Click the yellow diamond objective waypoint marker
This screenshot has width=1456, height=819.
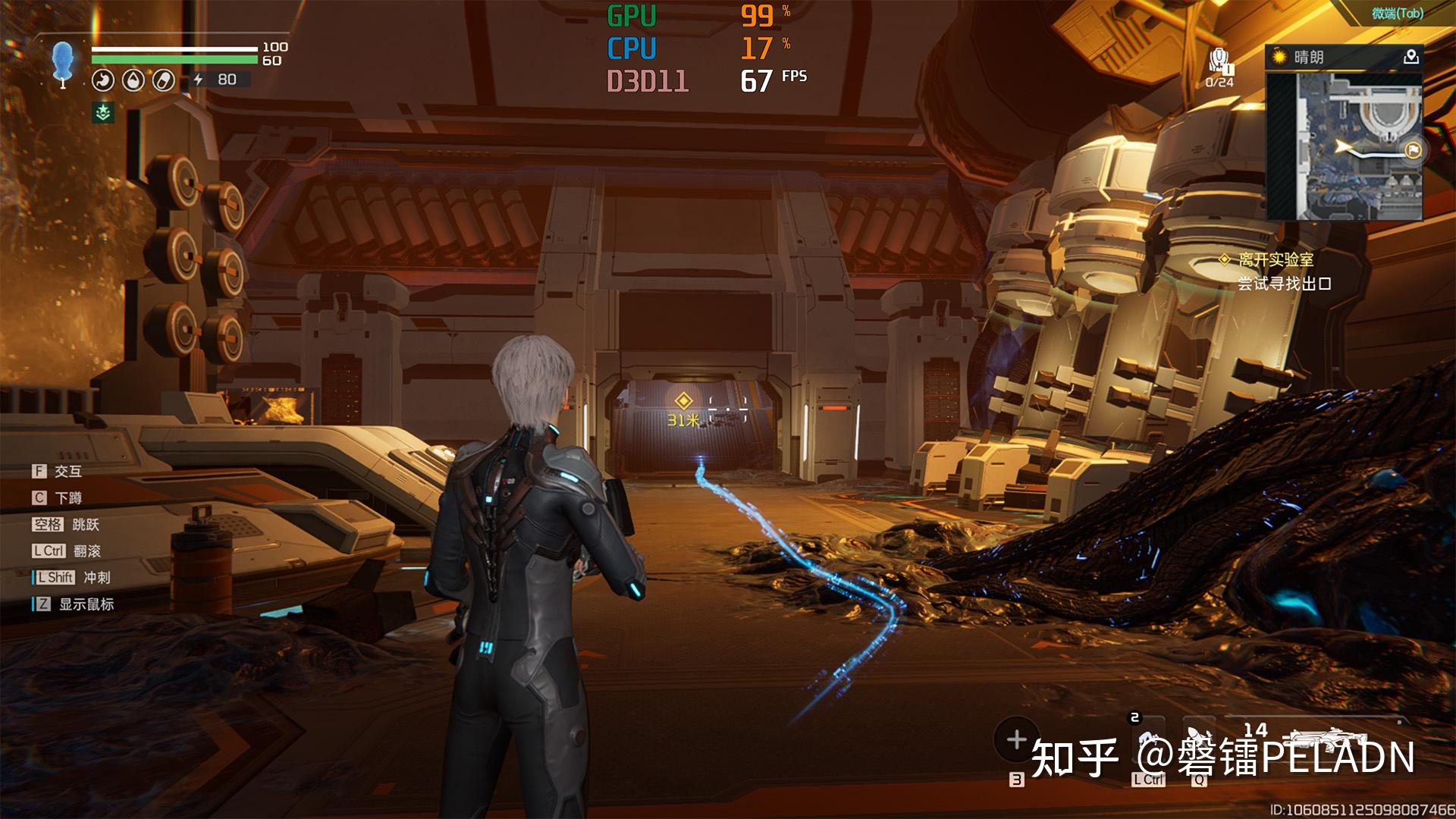683,401
